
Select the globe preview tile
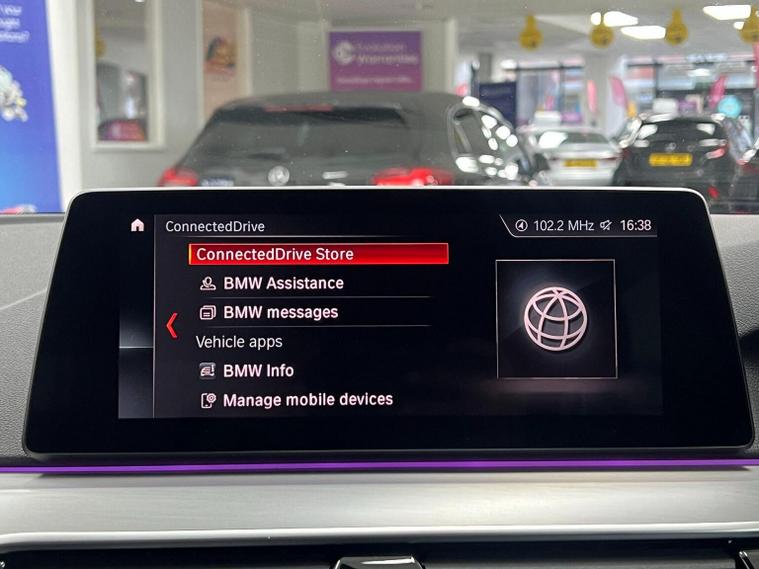(x=556, y=319)
